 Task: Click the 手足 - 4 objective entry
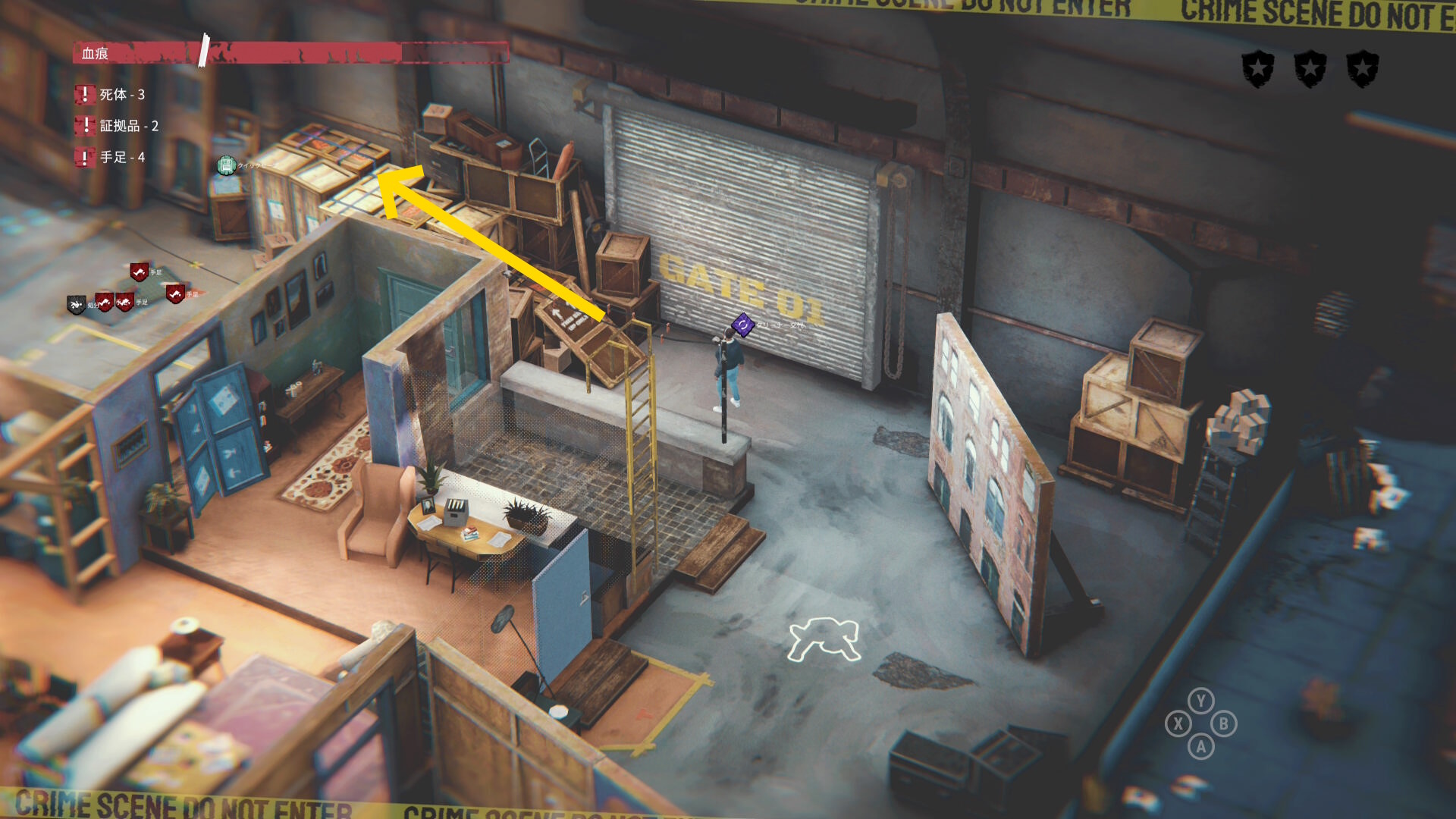(111, 158)
